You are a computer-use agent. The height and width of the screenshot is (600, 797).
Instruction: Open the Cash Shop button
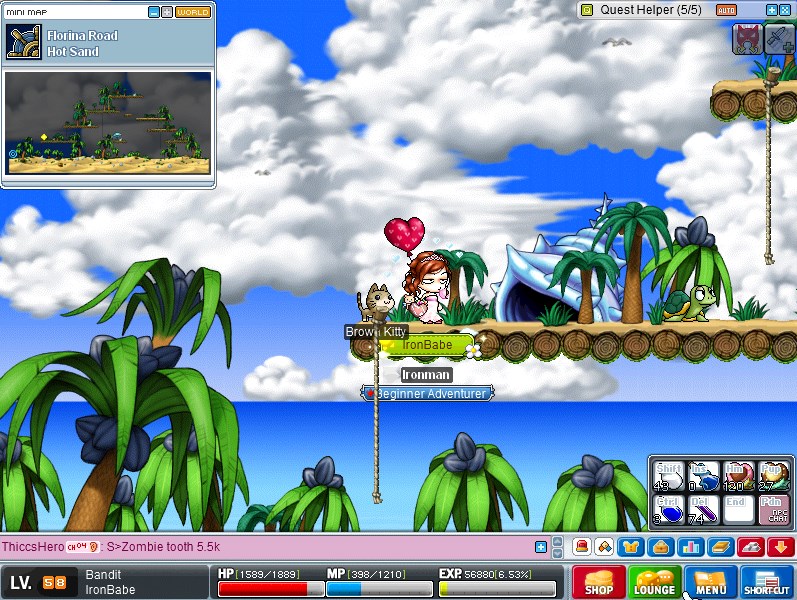pyautogui.click(x=599, y=582)
